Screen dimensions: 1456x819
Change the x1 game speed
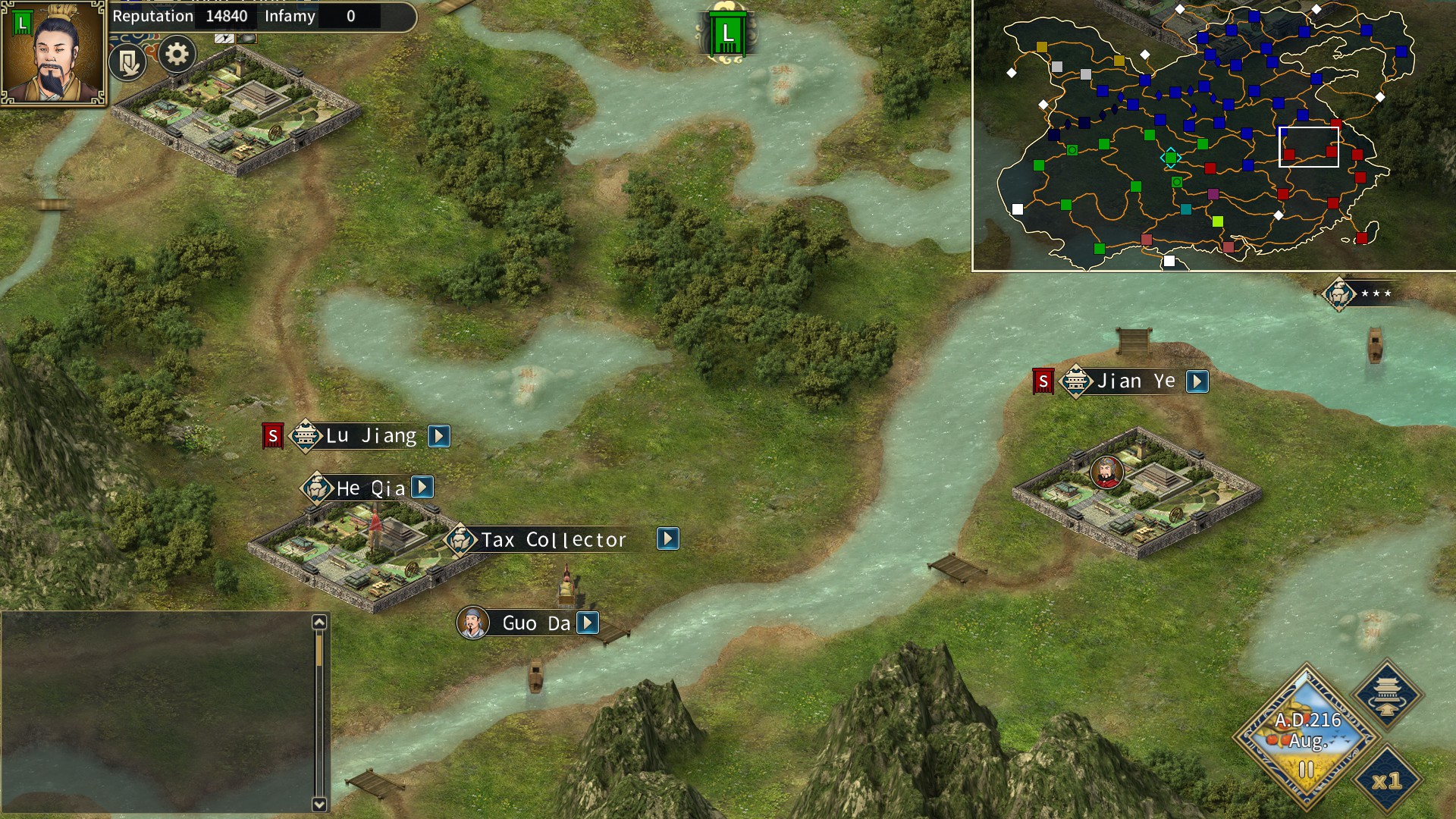pos(1387,780)
